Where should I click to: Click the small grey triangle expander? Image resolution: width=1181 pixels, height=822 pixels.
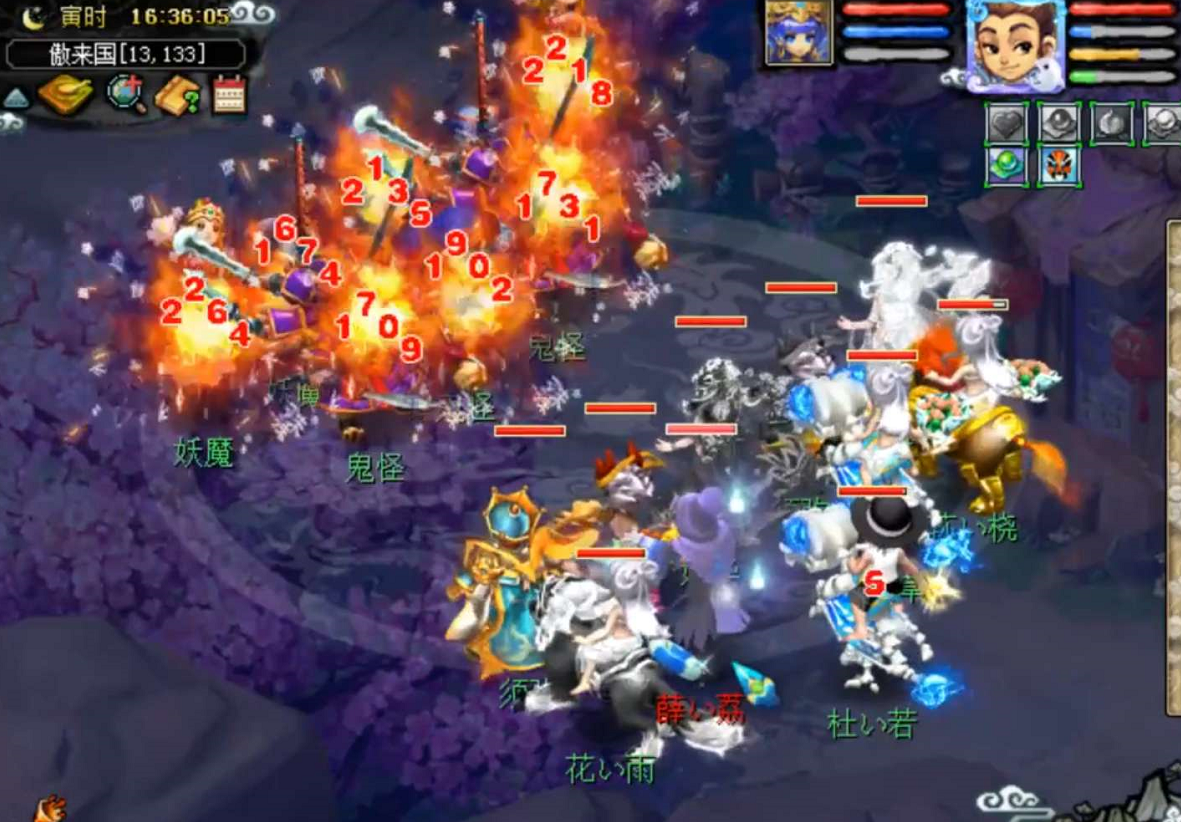(x=15, y=98)
